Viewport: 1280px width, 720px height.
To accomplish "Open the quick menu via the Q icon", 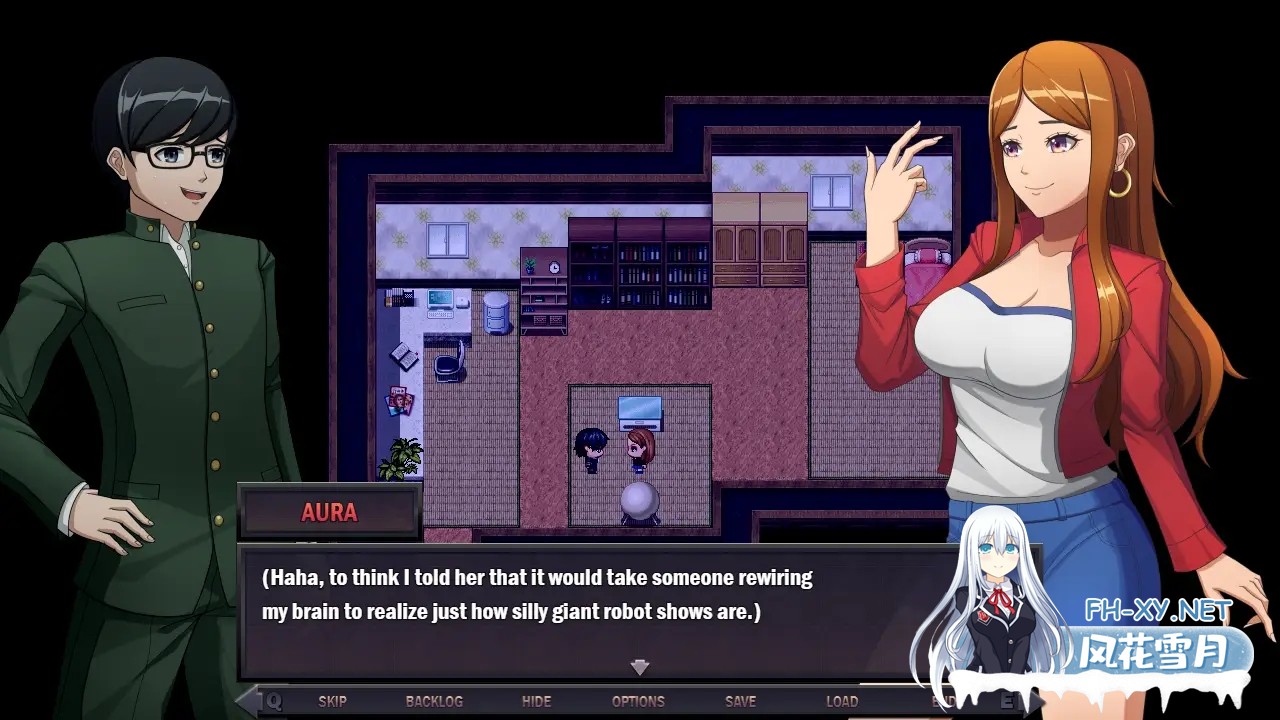I will click(275, 701).
